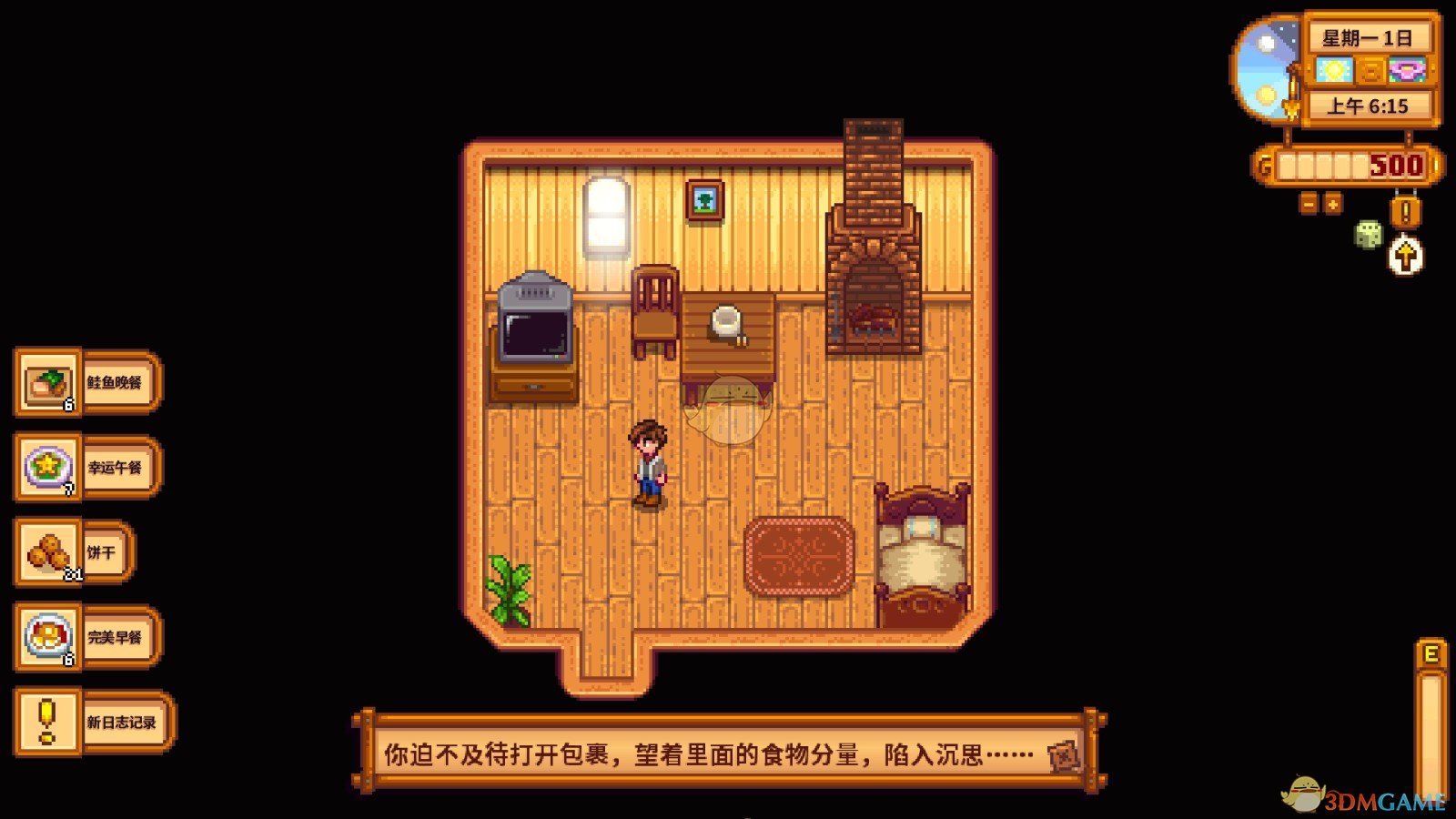Click the sun weather icon in the HUD

point(1333,70)
